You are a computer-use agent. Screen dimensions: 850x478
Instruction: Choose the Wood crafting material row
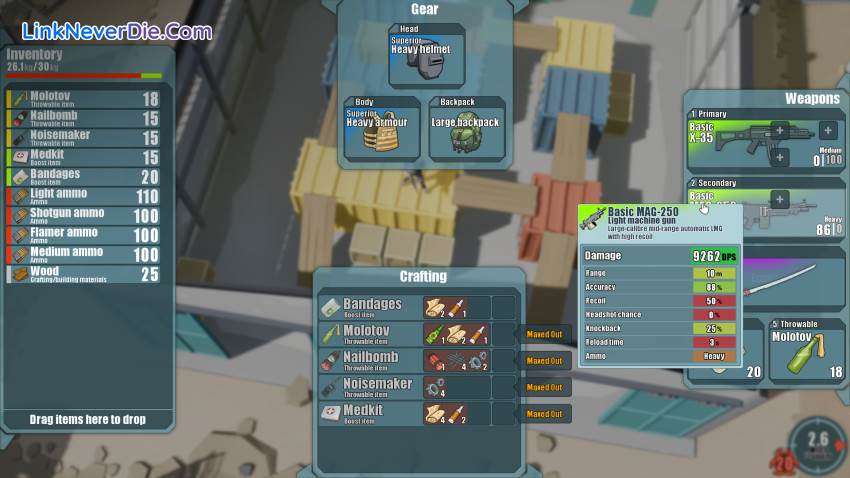[x=84, y=274]
